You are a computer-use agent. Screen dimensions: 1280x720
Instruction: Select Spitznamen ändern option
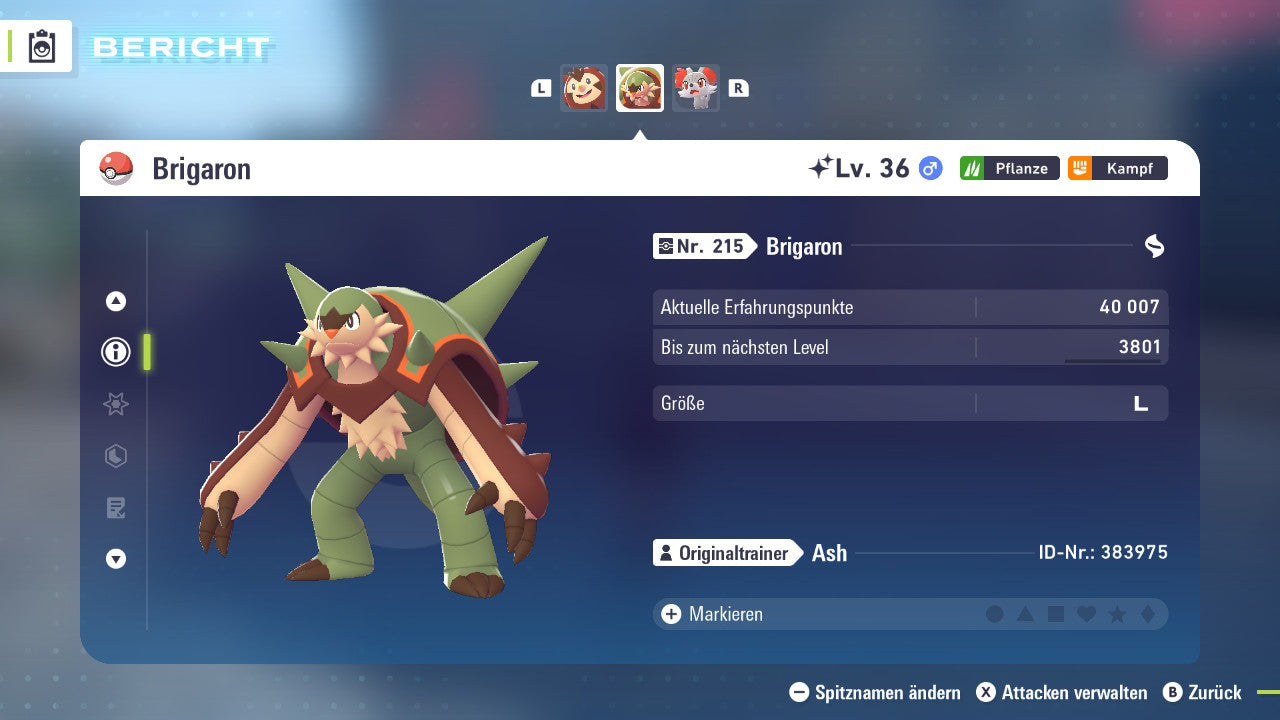[875, 692]
